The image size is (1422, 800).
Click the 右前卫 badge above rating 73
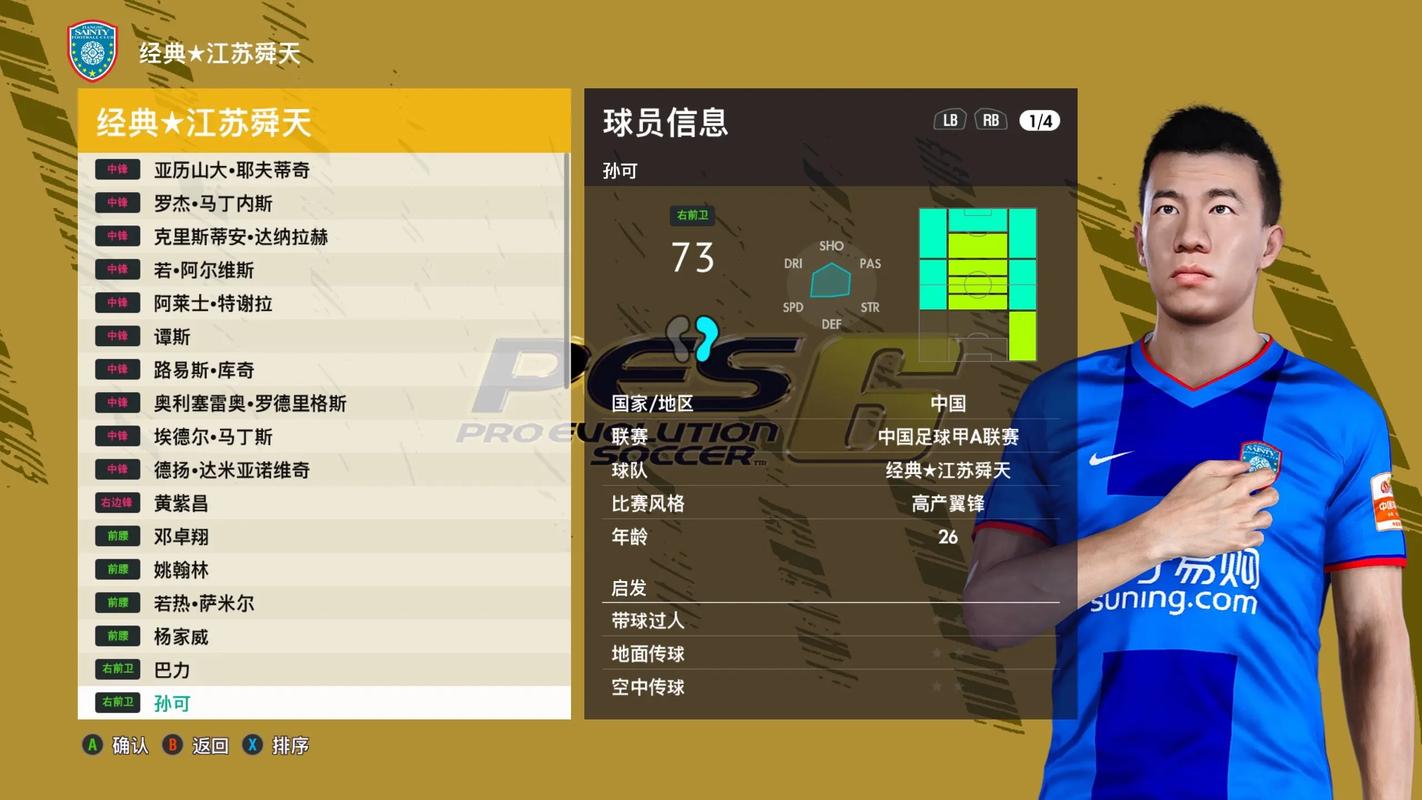click(691, 214)
